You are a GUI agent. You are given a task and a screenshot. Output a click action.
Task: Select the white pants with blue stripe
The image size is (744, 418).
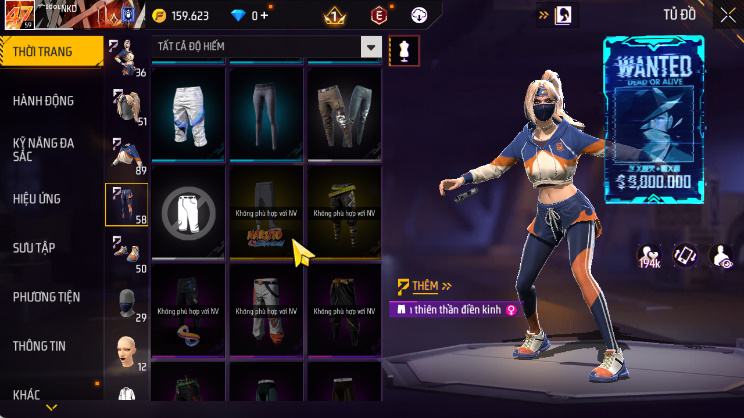click(190, 111)
